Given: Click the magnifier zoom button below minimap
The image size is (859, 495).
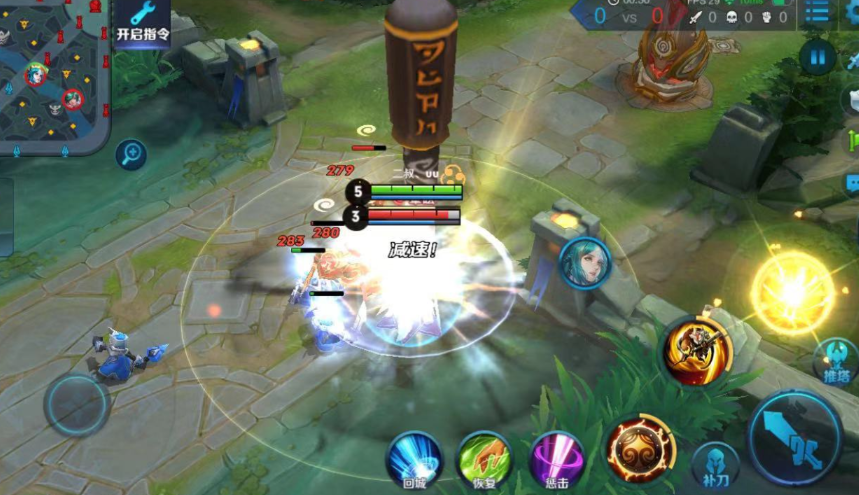Looking at the screenshot, I should tap(131, 154).
